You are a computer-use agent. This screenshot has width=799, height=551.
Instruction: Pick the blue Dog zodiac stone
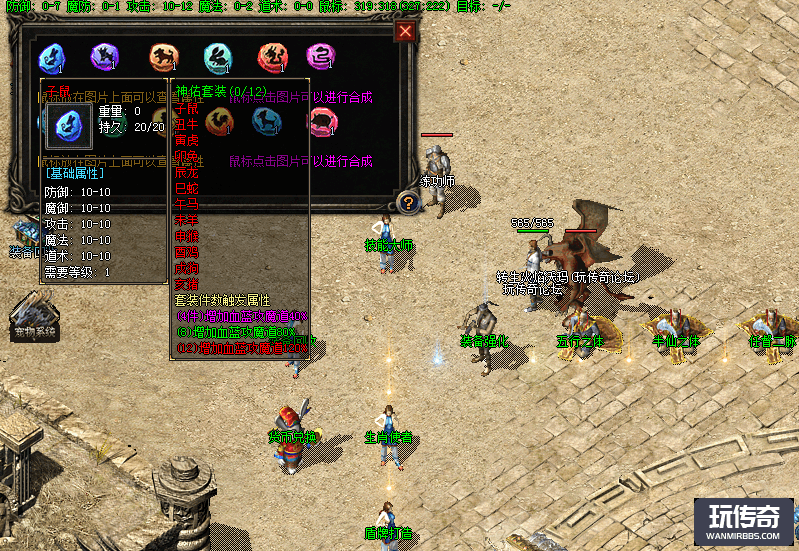pos(268,121)
